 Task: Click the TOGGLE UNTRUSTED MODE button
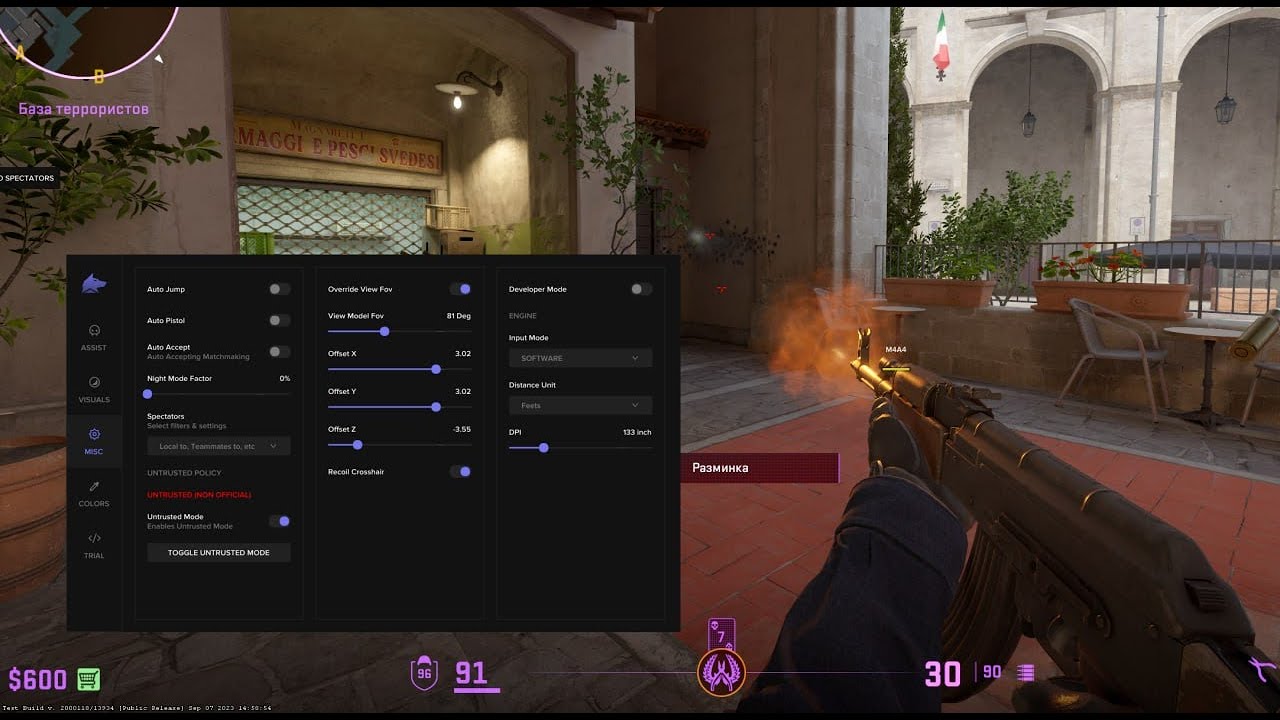[x=218, y=552]
